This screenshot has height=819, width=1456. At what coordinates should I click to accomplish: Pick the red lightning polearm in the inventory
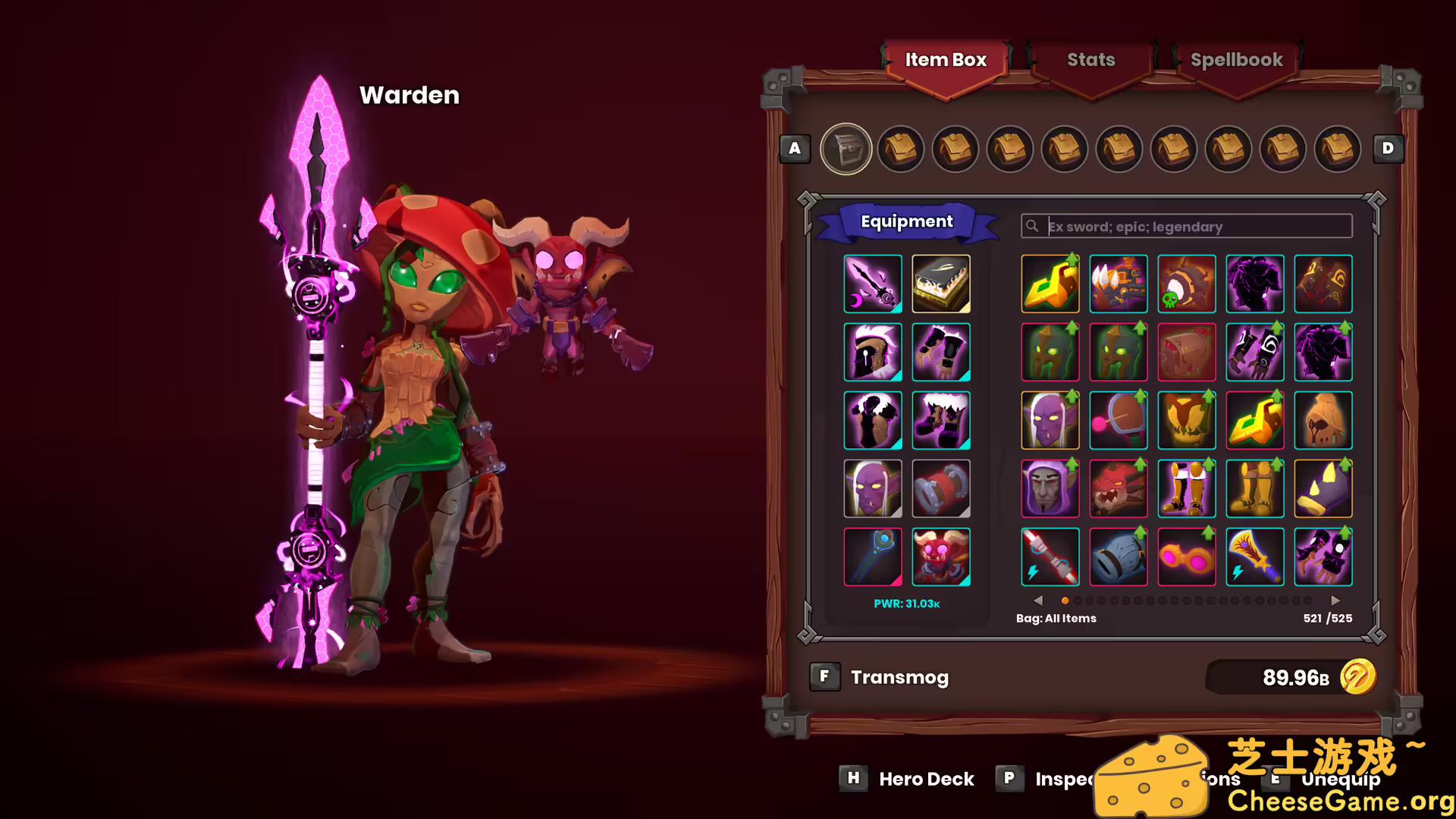[1050, 557]
